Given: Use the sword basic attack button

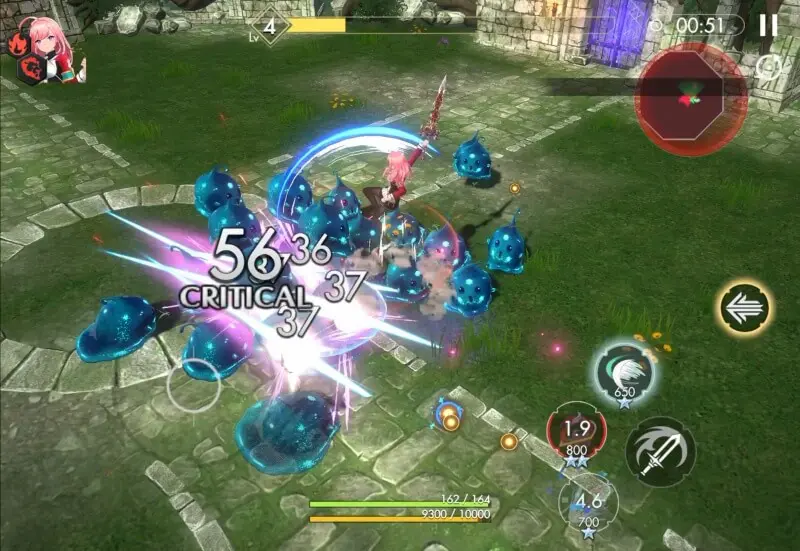Looking at the screenshot, I should [x=661, y=451].
